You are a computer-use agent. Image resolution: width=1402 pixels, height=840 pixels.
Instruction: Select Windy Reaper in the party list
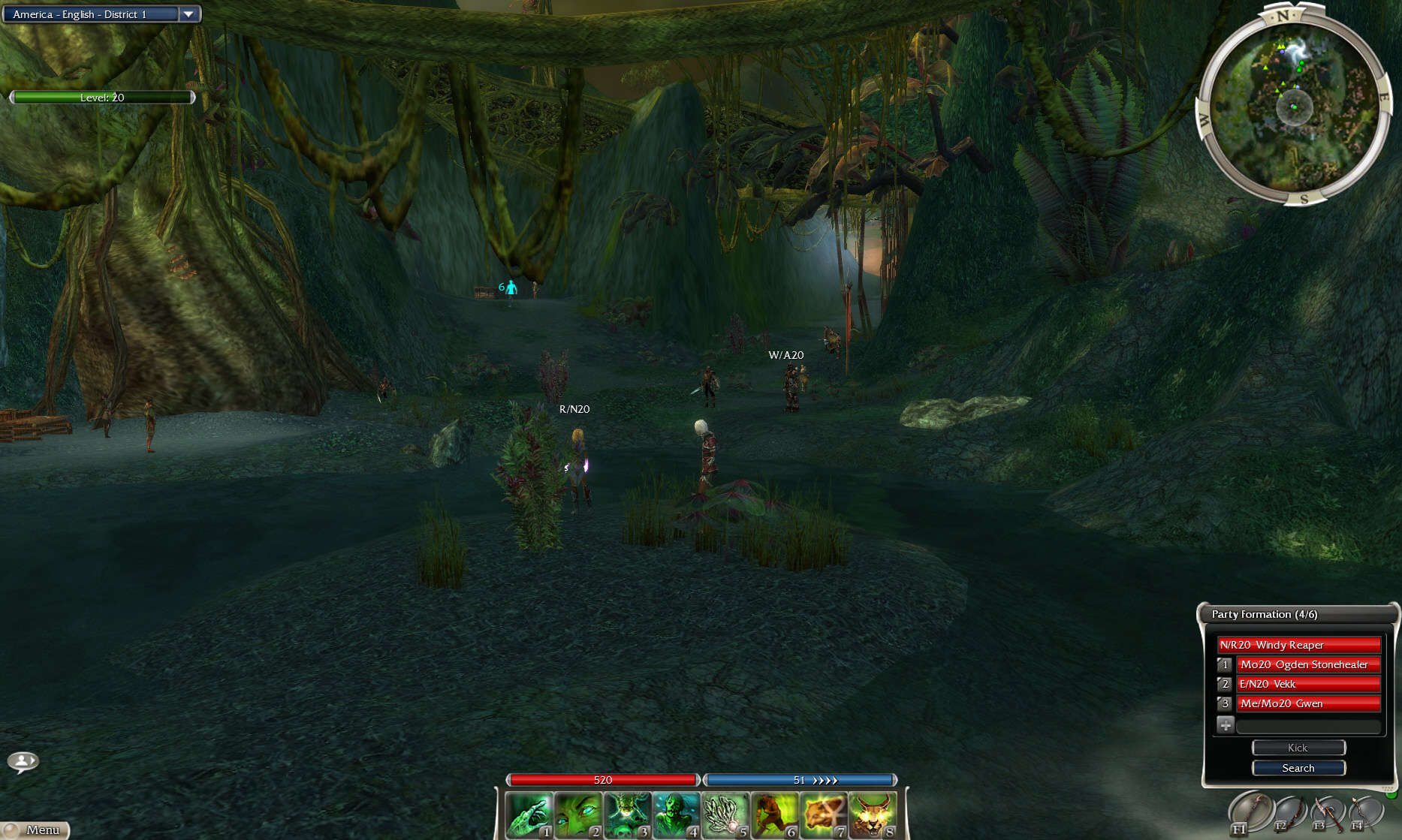1298,645
